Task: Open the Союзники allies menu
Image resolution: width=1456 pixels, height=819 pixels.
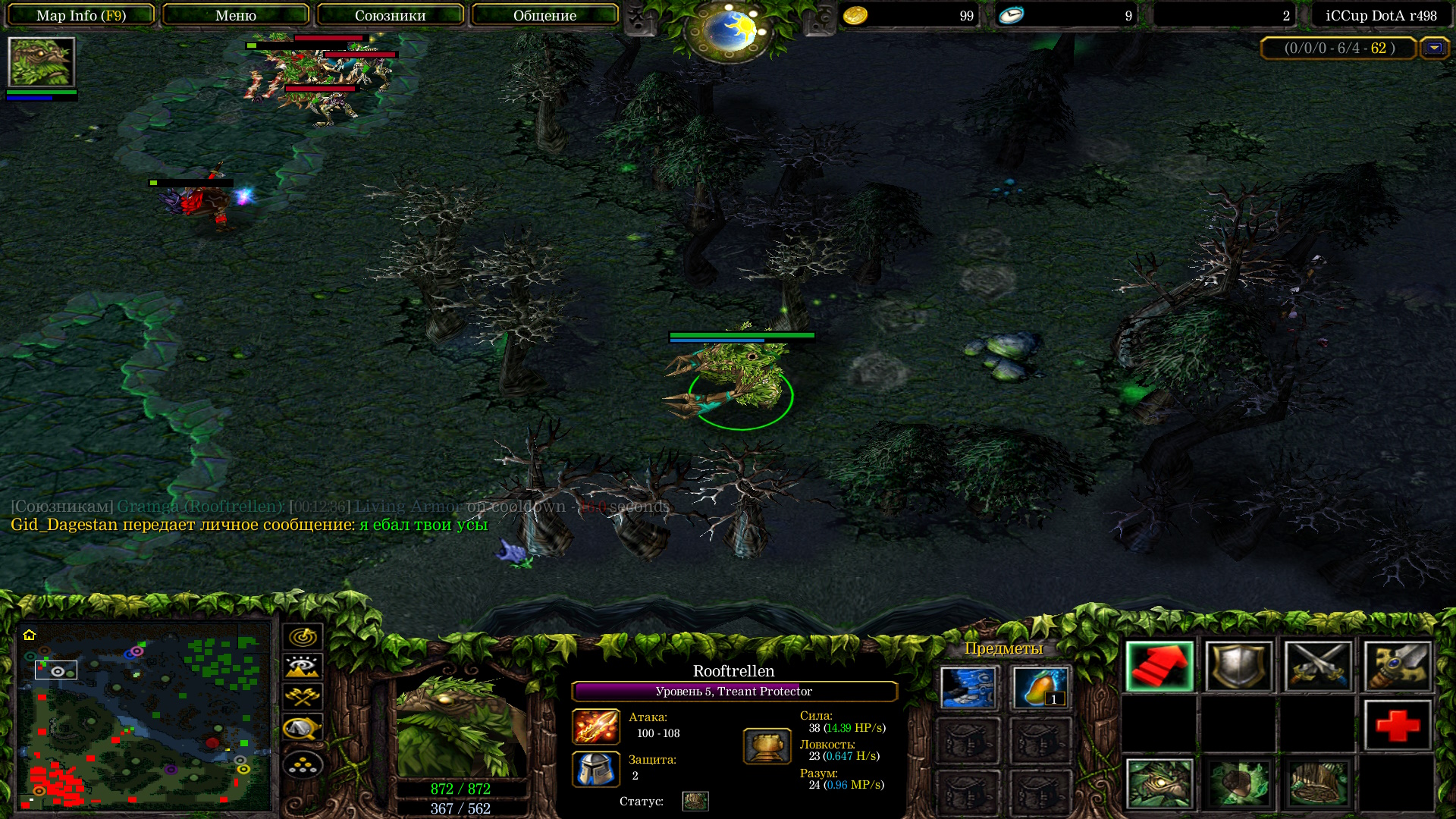Action: 391,15
